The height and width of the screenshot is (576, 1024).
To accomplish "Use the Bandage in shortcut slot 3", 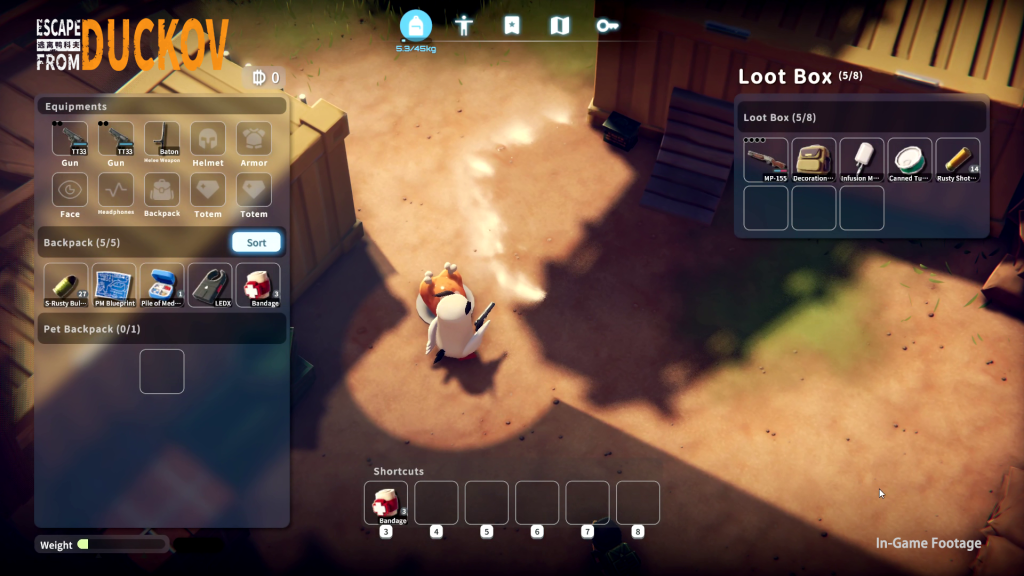I will [386, 503].
